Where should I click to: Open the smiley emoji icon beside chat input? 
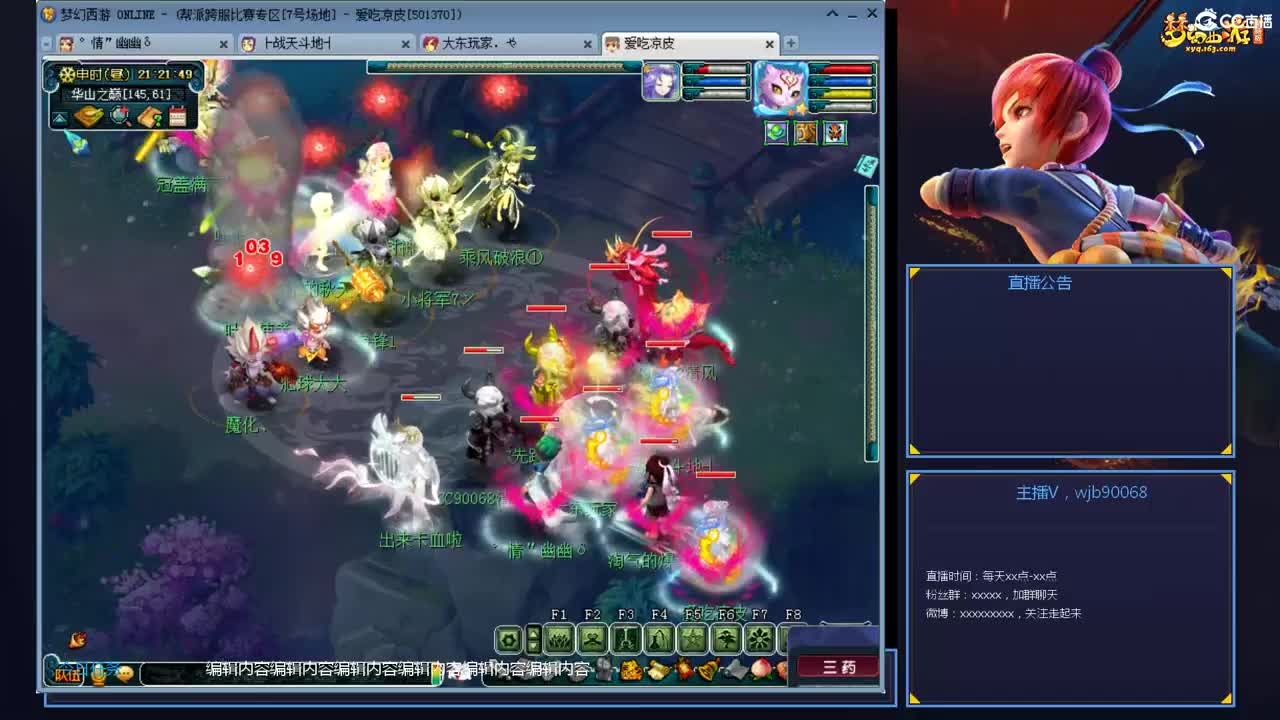[x=126, y=674]
